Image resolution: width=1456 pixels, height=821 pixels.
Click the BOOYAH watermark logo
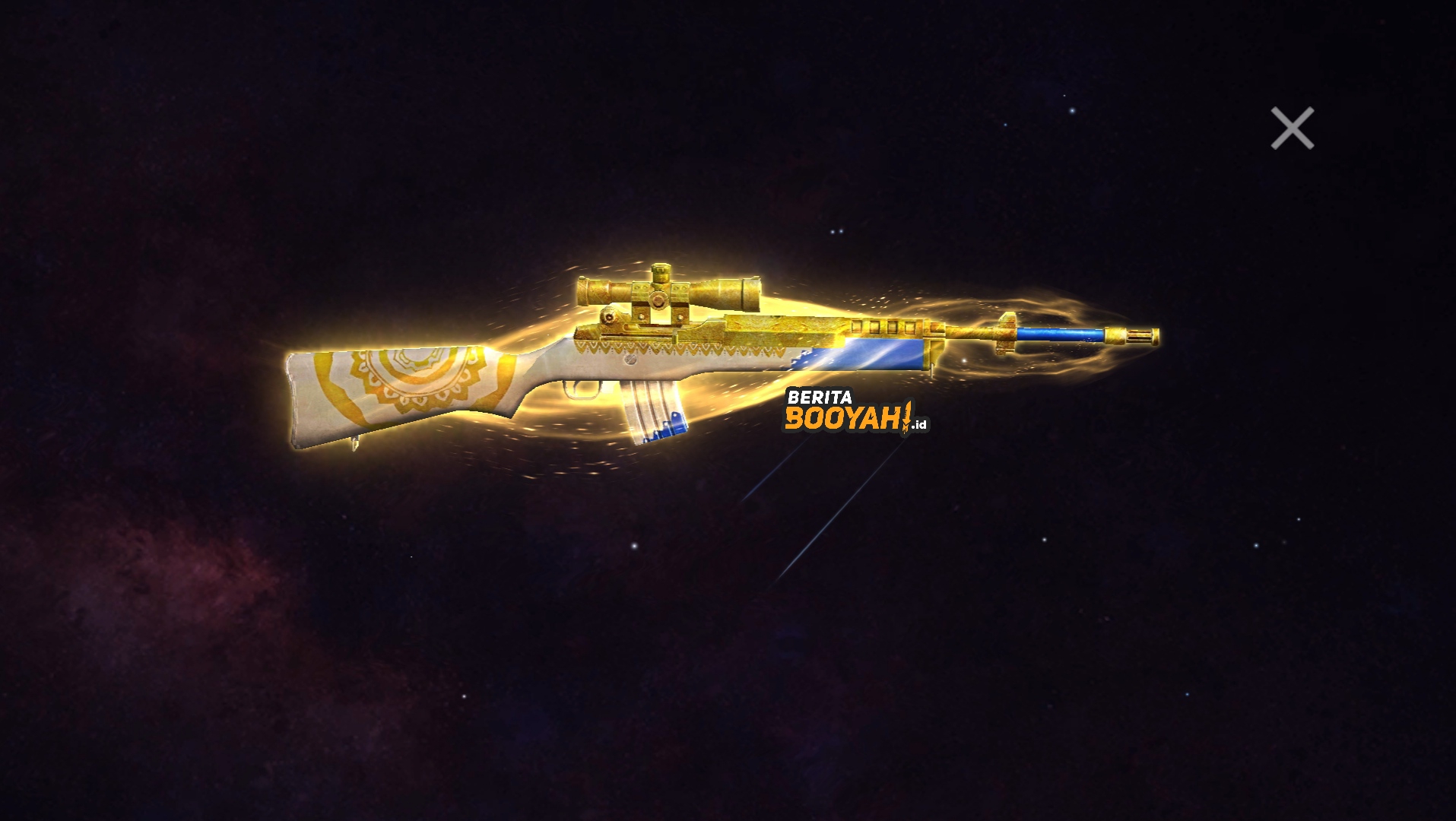click(x=840, y=418)
